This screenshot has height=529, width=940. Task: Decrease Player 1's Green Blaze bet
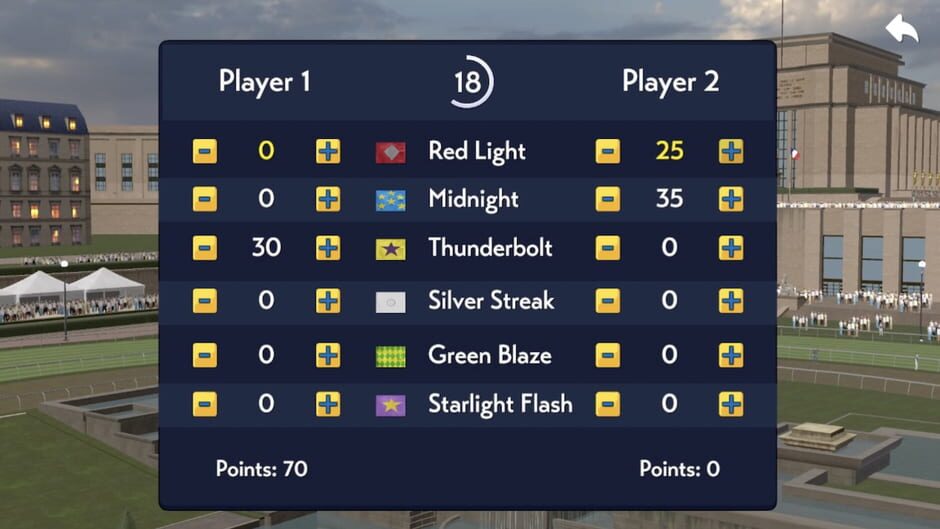205,355
